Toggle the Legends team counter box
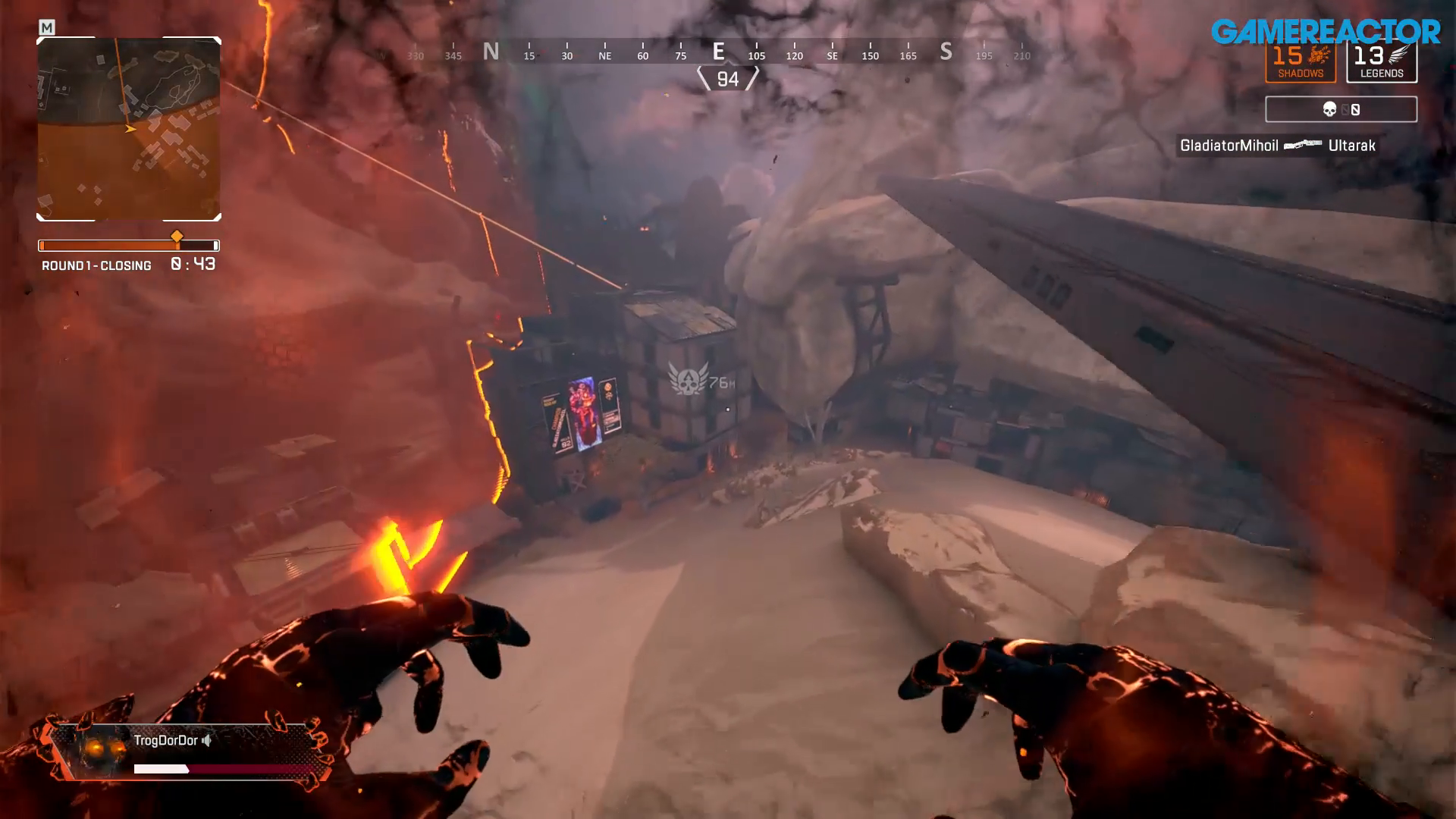The image size is (1456, 819). 1382,62
